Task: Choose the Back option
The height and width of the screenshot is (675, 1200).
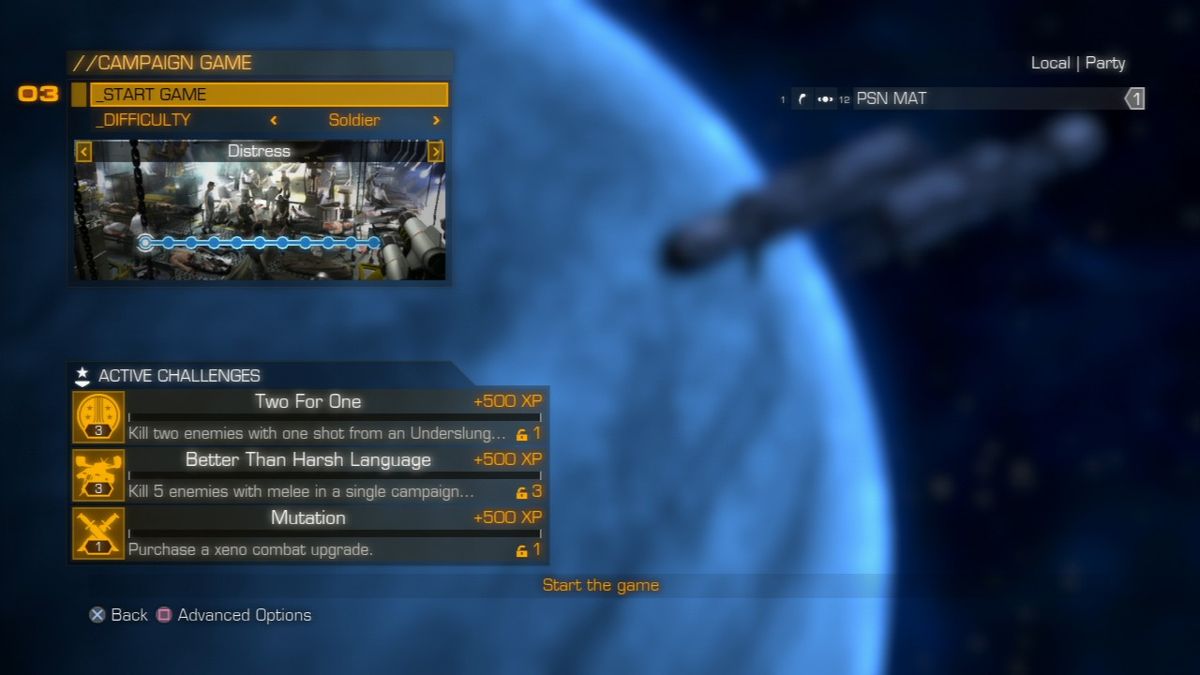Action: [119, 615]
